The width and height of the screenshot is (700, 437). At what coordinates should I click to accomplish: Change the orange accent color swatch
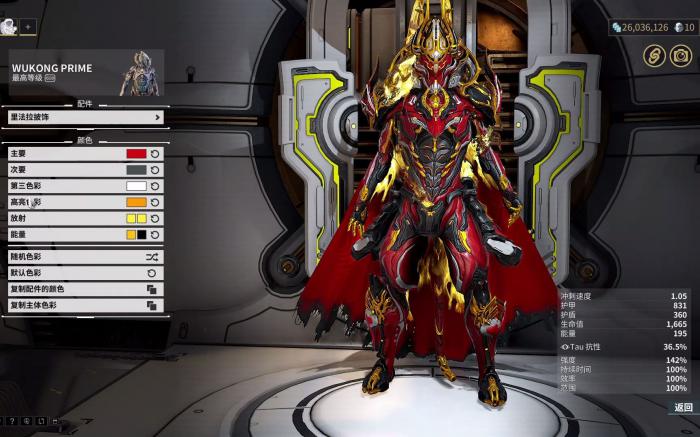[136, 202]
